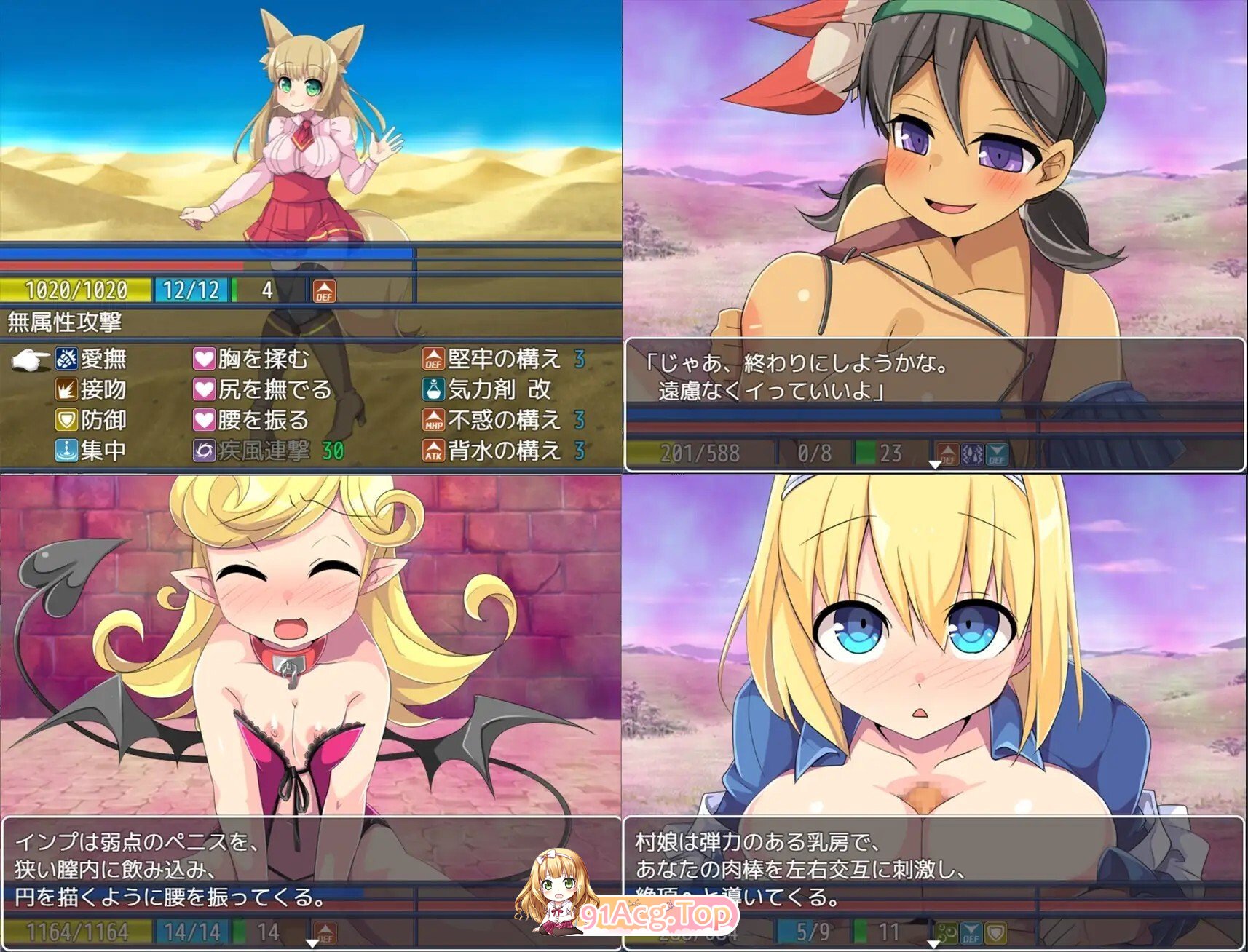Click the advance arrow below village girl's dialogue
1248x952 pixels.
click(x=936, y=465)
